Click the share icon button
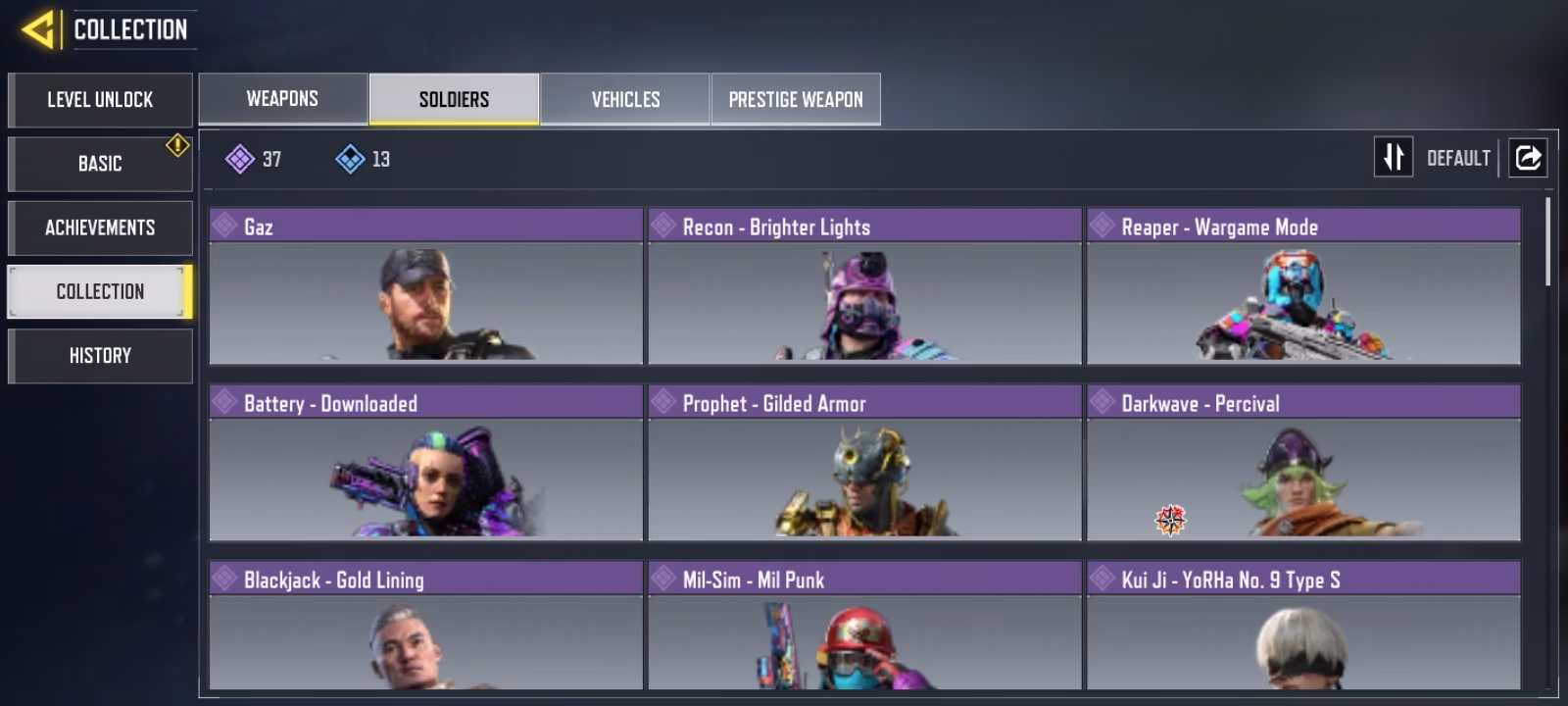This screenshot has height=706, width=1568. [x=1528, y=157]
